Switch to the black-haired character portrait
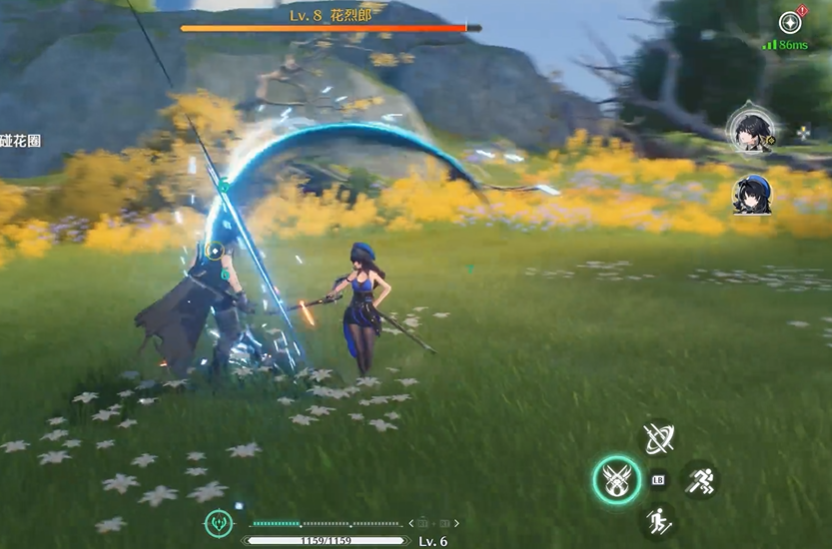832x549 pixels. click(750, 129)
